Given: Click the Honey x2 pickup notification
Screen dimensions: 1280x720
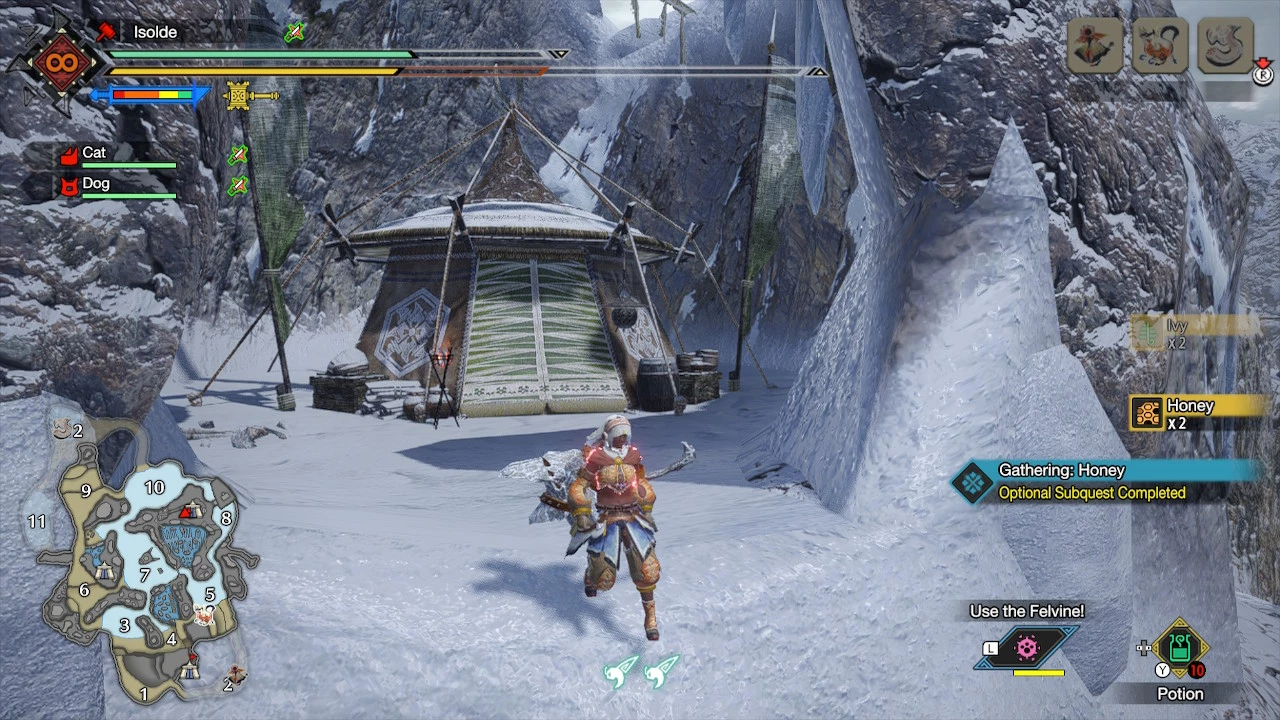Looking at the screenshot, I should 1195,413.
